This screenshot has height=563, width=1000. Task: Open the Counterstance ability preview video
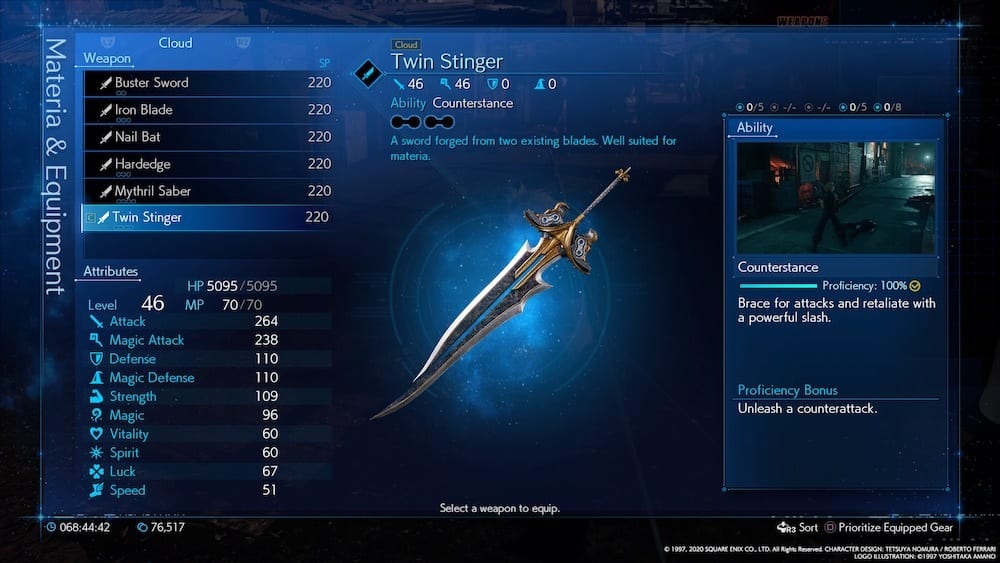point(836,196)
